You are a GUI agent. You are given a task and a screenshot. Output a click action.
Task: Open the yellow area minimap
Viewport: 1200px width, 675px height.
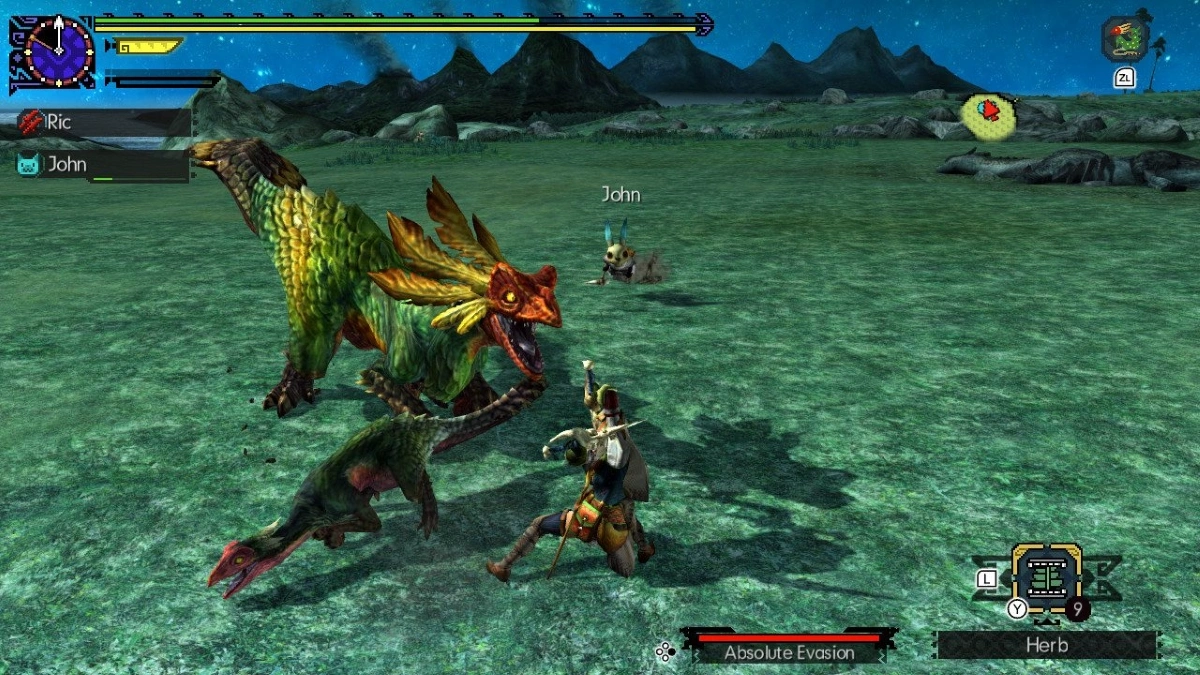pos(988,115)
